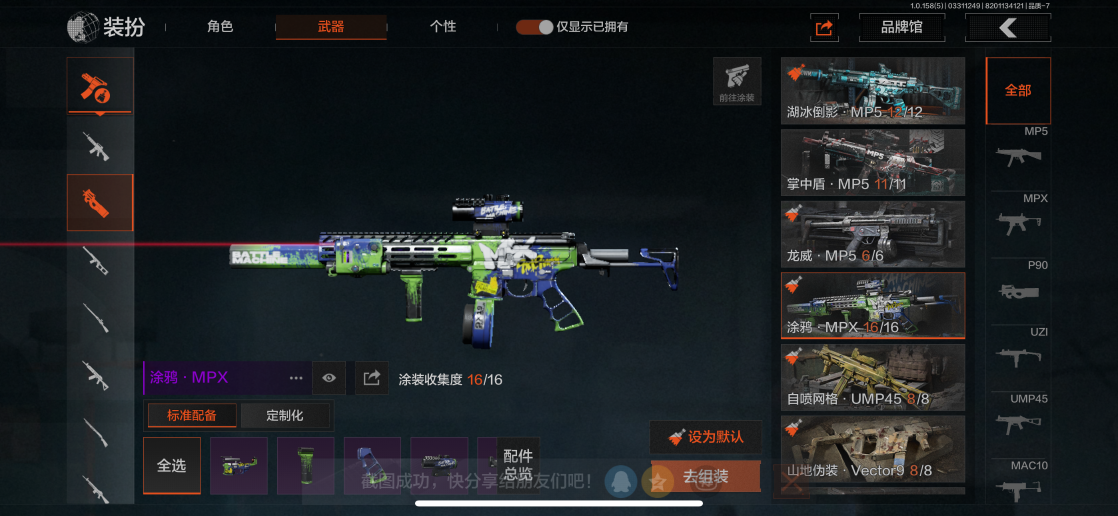Open the 个性 tab
Viewport: 1118px width, 516px height.
(x=443, y=27)
